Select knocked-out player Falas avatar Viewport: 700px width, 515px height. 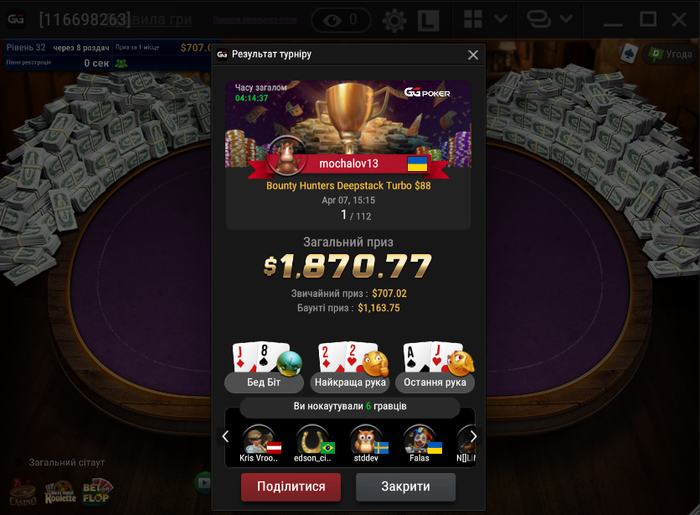tap(420, 439)
